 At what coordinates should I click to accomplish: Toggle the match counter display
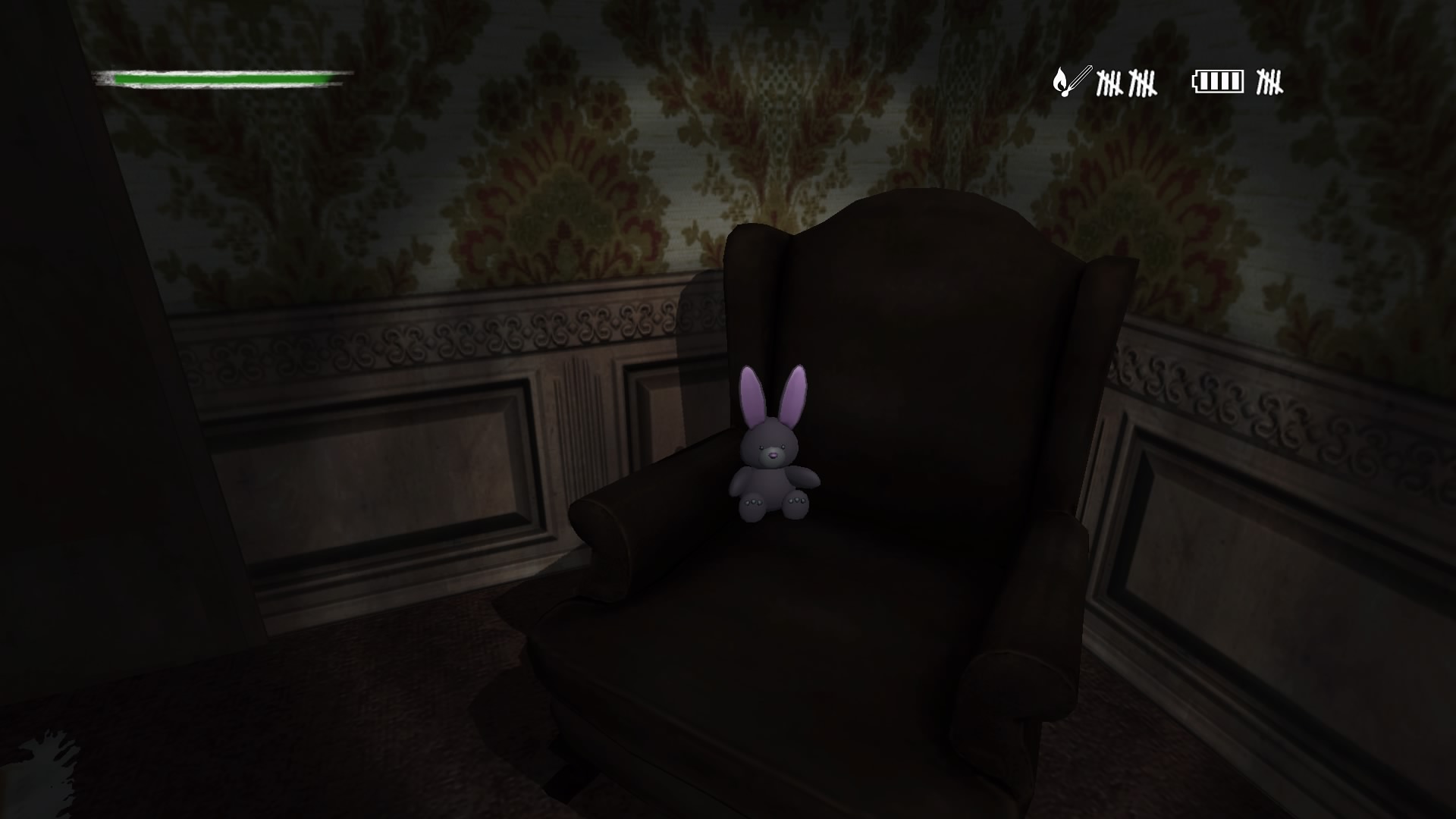(x=1107, y=82)
